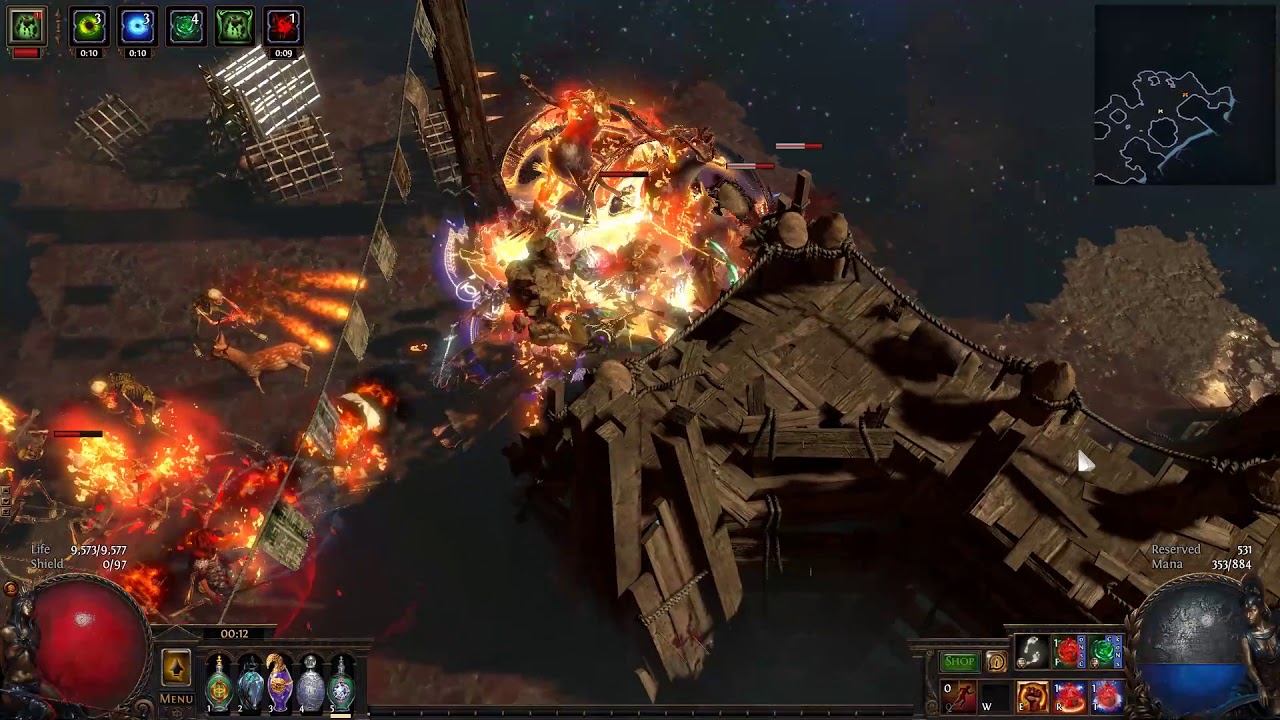The height and width of the screenshot is (720, 1280).
Task: Open the orange info button beside Shop
Action: [996, 661]
